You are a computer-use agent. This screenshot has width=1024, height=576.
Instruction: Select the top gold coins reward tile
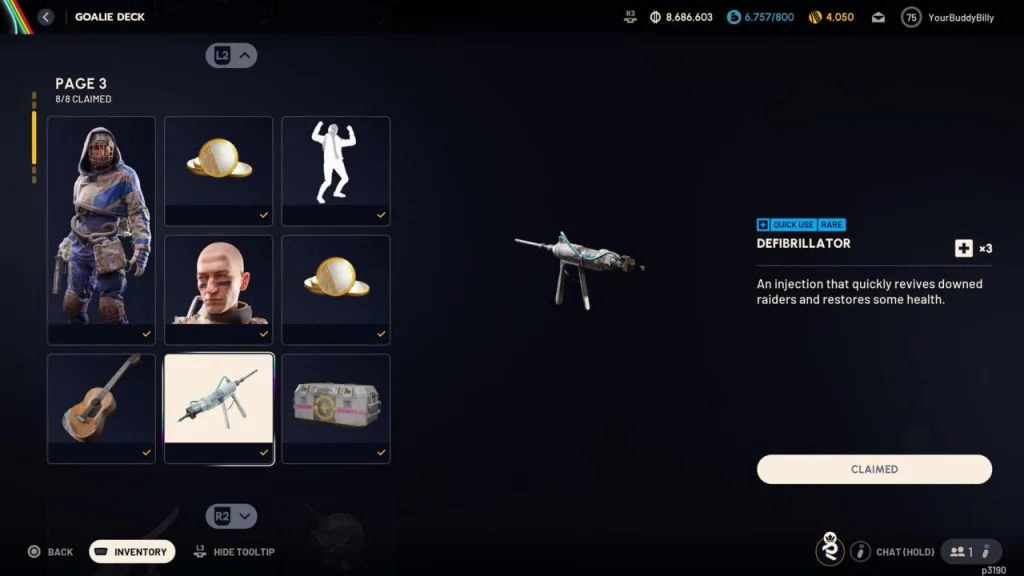[218, 170]
